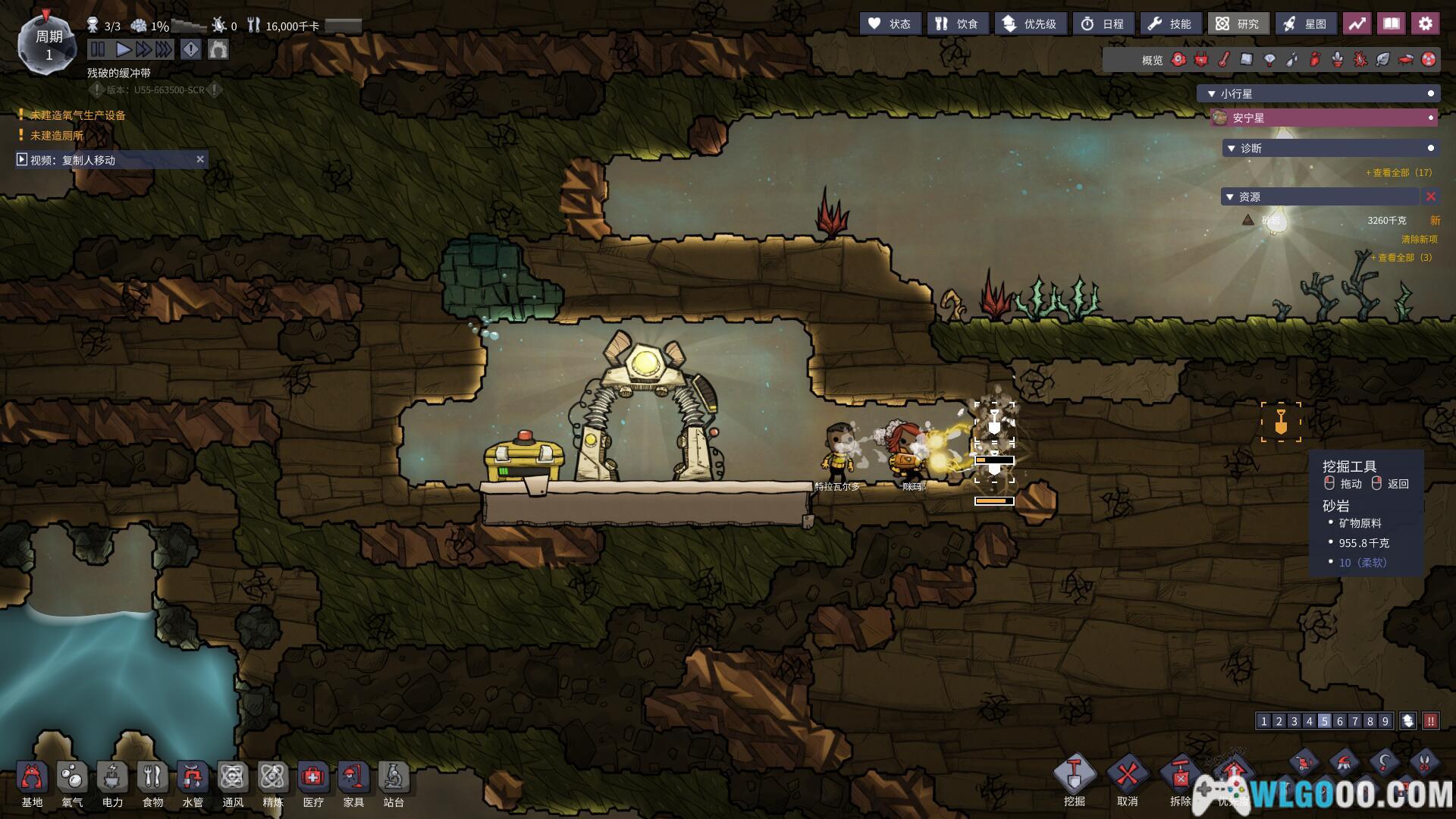Image resolution: width=1456 pixels, height=819 pixels.
Task: Open the 状态 (Vitals) panel
Action: (890, 24)
